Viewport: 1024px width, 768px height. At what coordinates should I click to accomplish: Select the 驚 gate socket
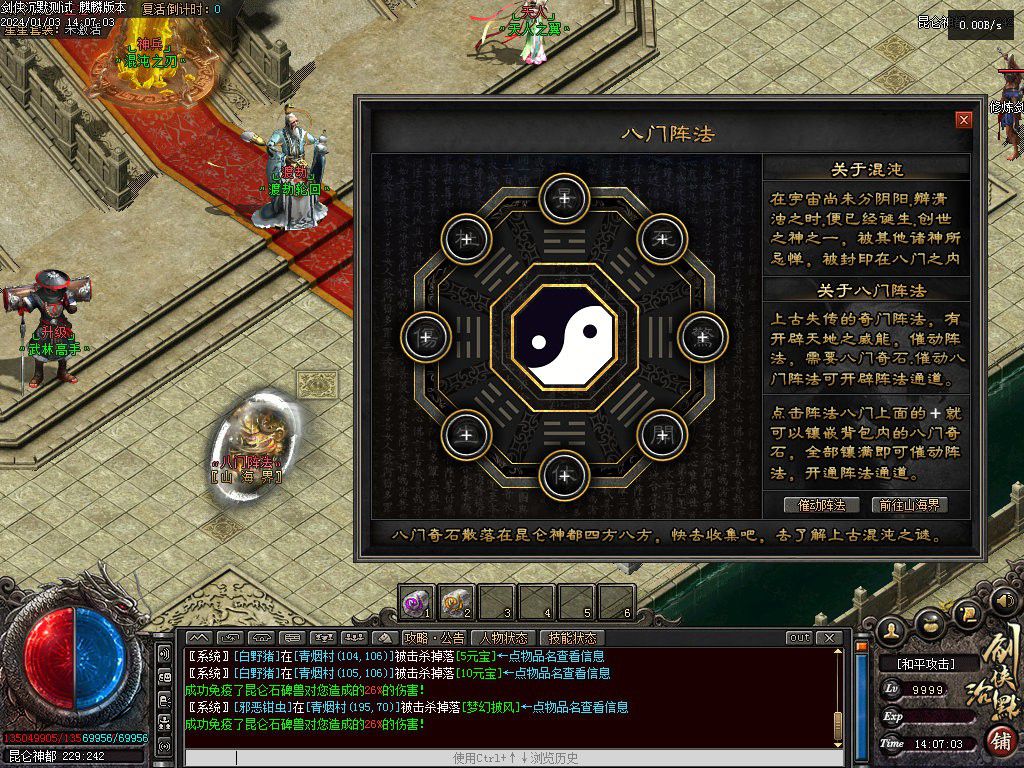[x=703, y=336]
